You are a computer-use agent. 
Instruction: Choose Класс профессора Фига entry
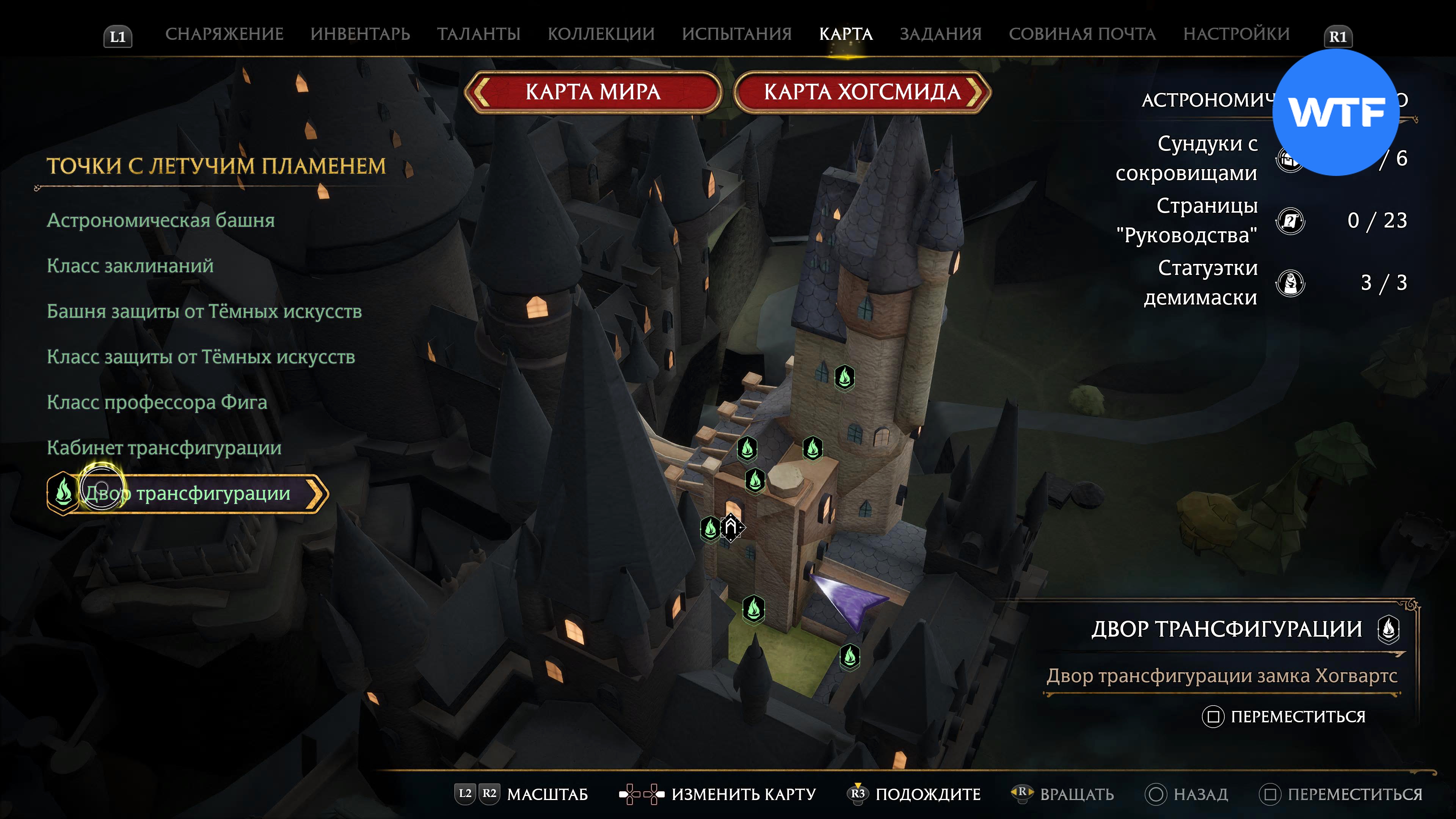tap(157, 402)
